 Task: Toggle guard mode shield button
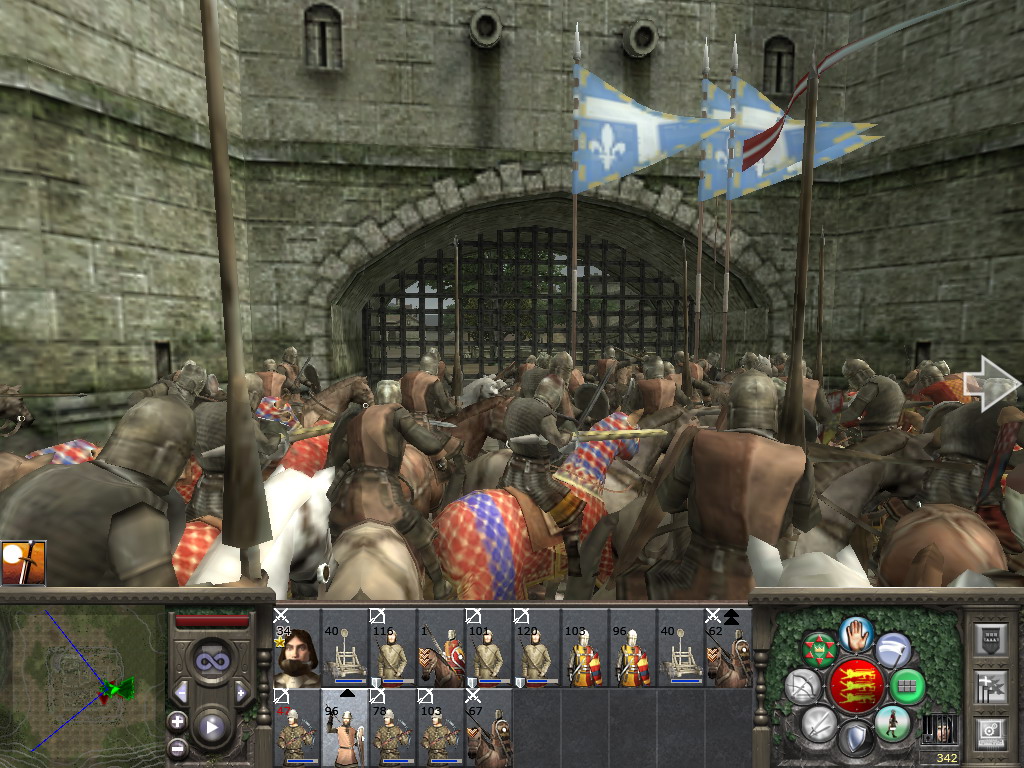855,738
